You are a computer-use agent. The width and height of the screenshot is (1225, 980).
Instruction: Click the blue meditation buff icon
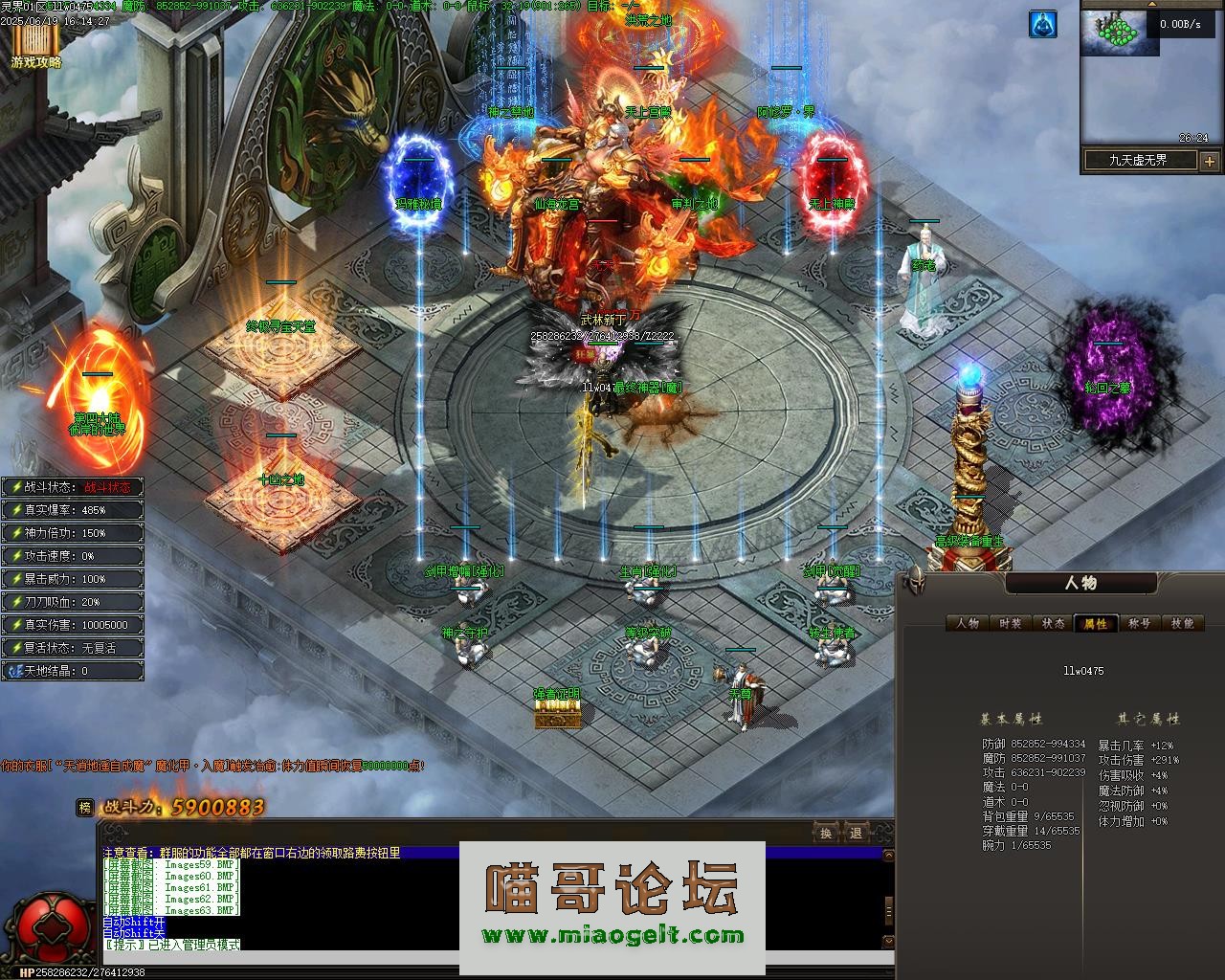click(x=1042, y=25)
